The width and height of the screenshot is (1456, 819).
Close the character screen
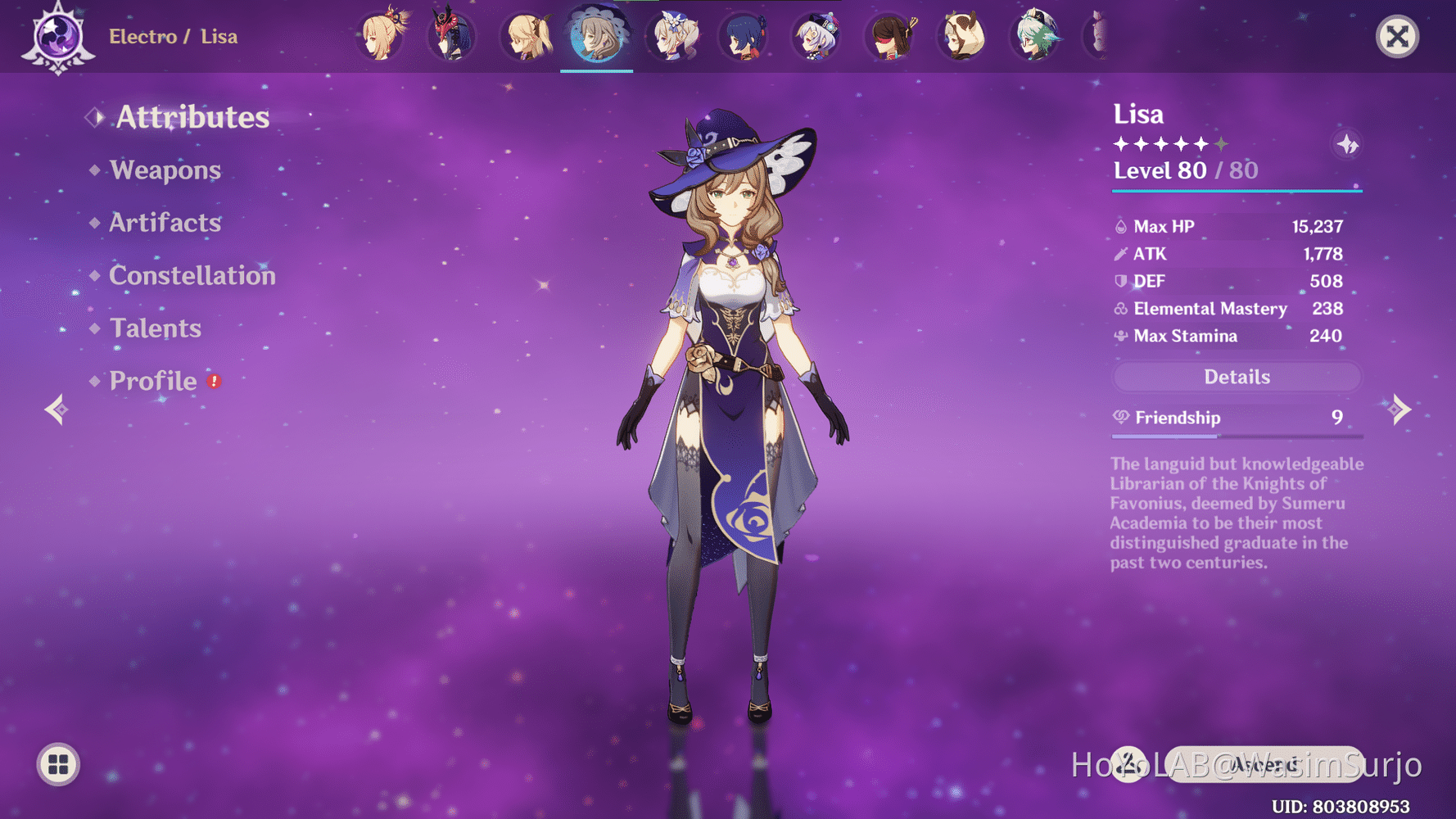coord(1397,36)
